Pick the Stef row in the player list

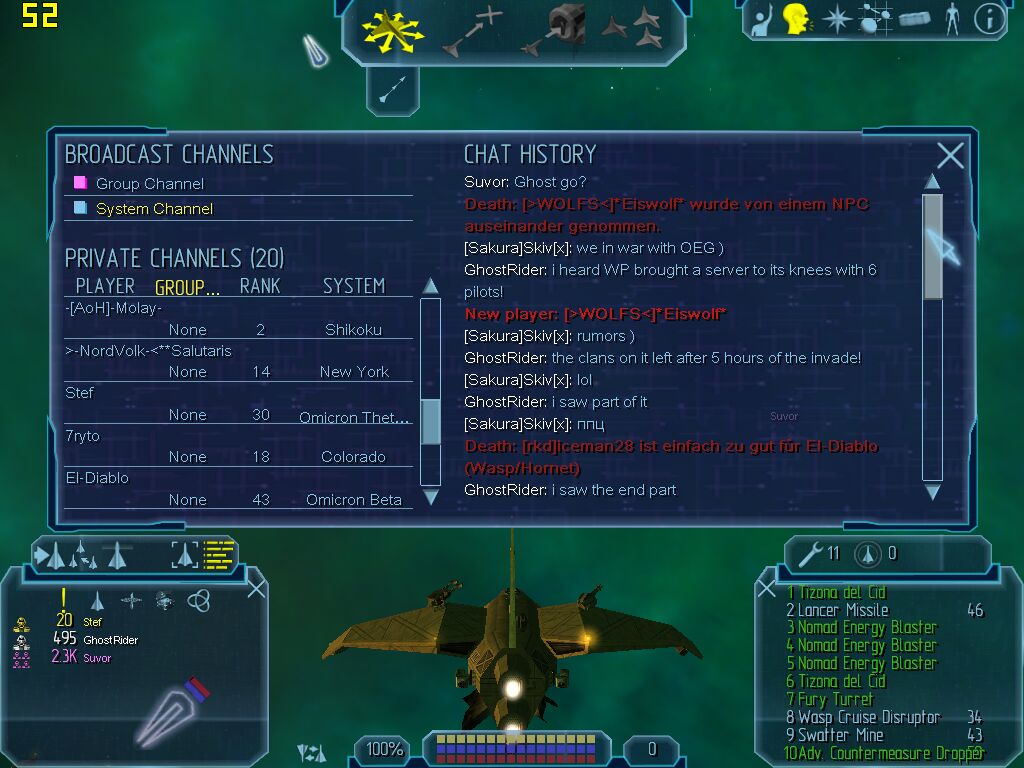coord(80,393)
